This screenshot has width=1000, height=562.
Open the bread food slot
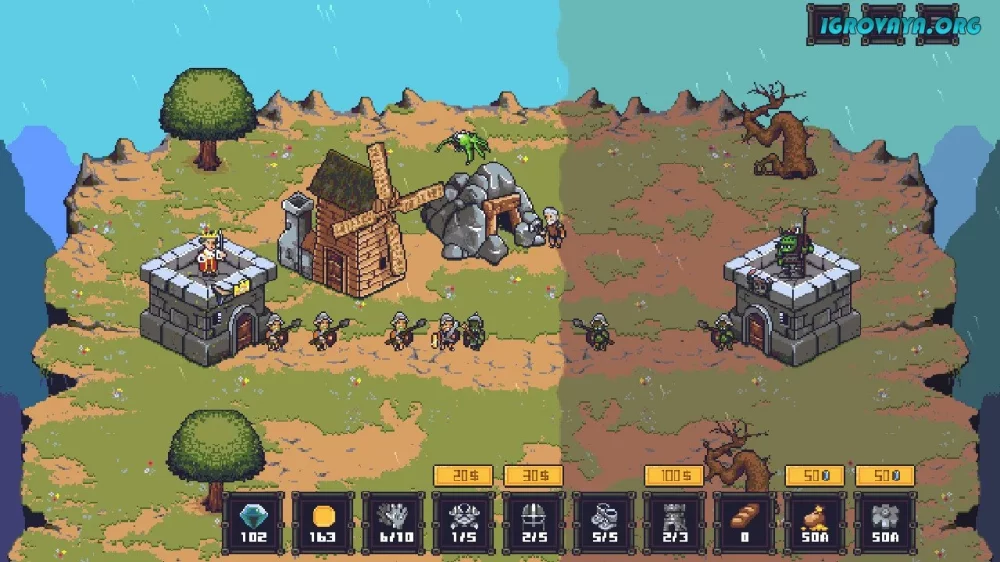pyautogui.click(x=744, y=522)
